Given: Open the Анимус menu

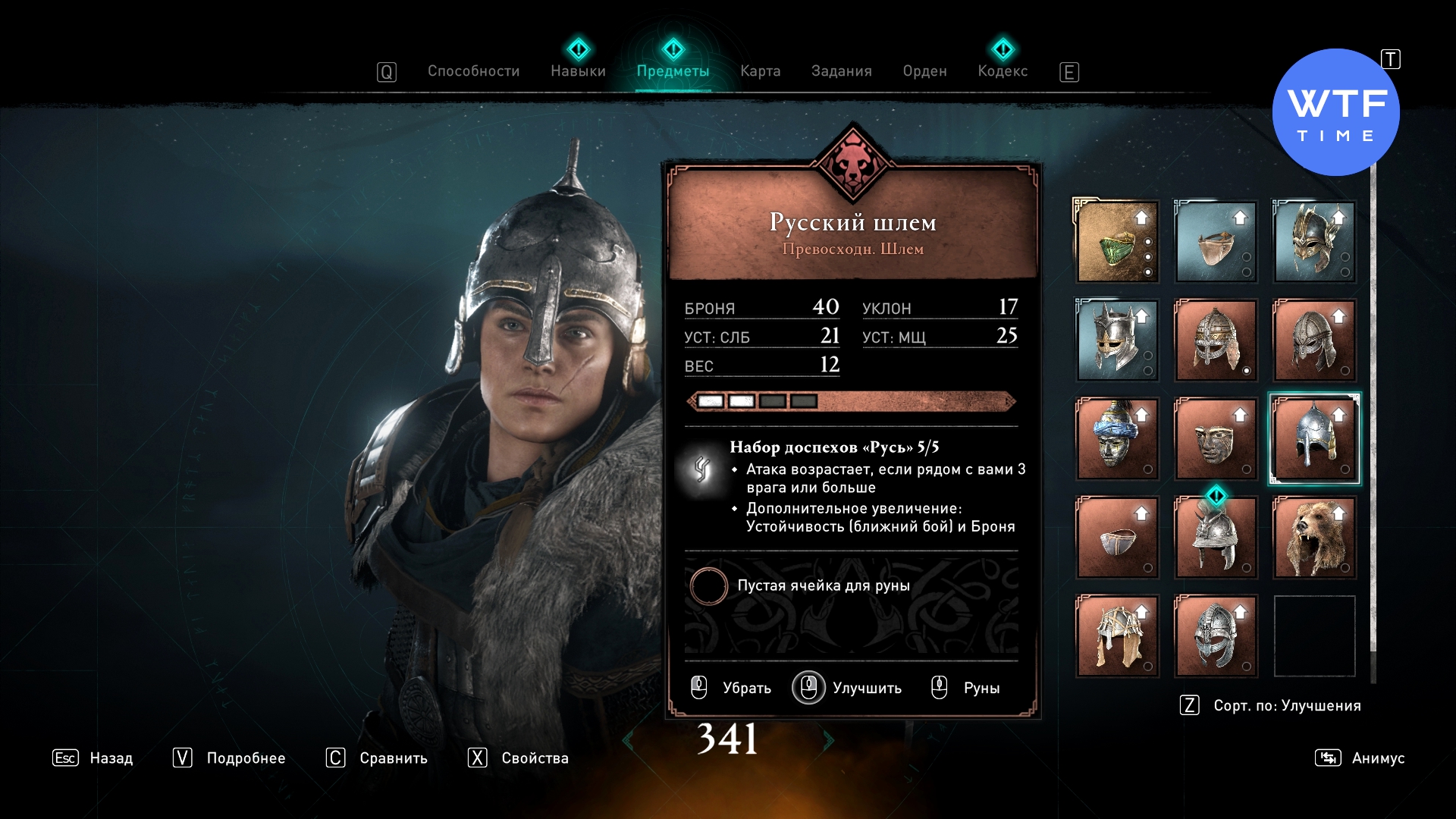Looking at the screenshot, I should coord(1360,758).
